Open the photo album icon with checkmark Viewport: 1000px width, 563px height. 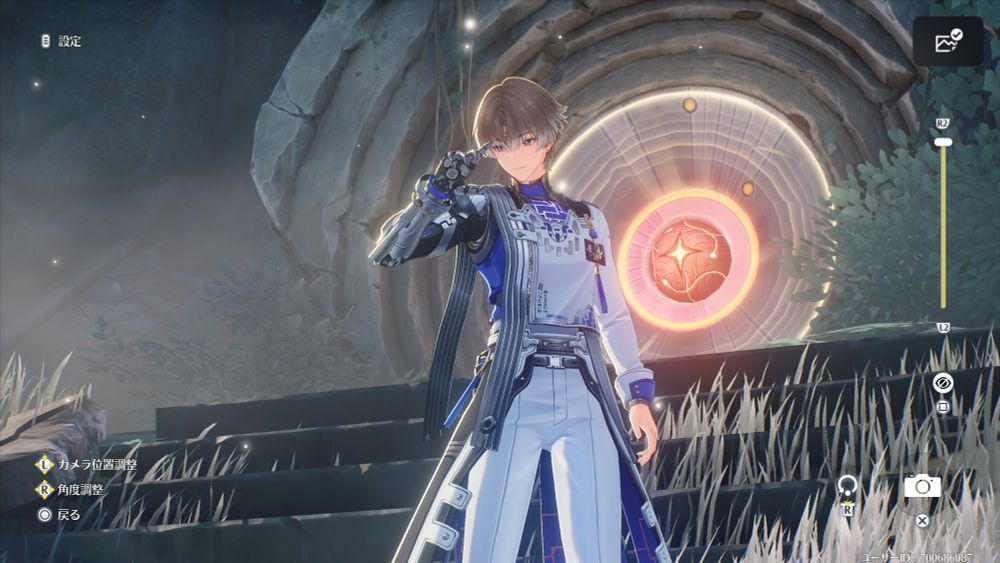[947, 42]
